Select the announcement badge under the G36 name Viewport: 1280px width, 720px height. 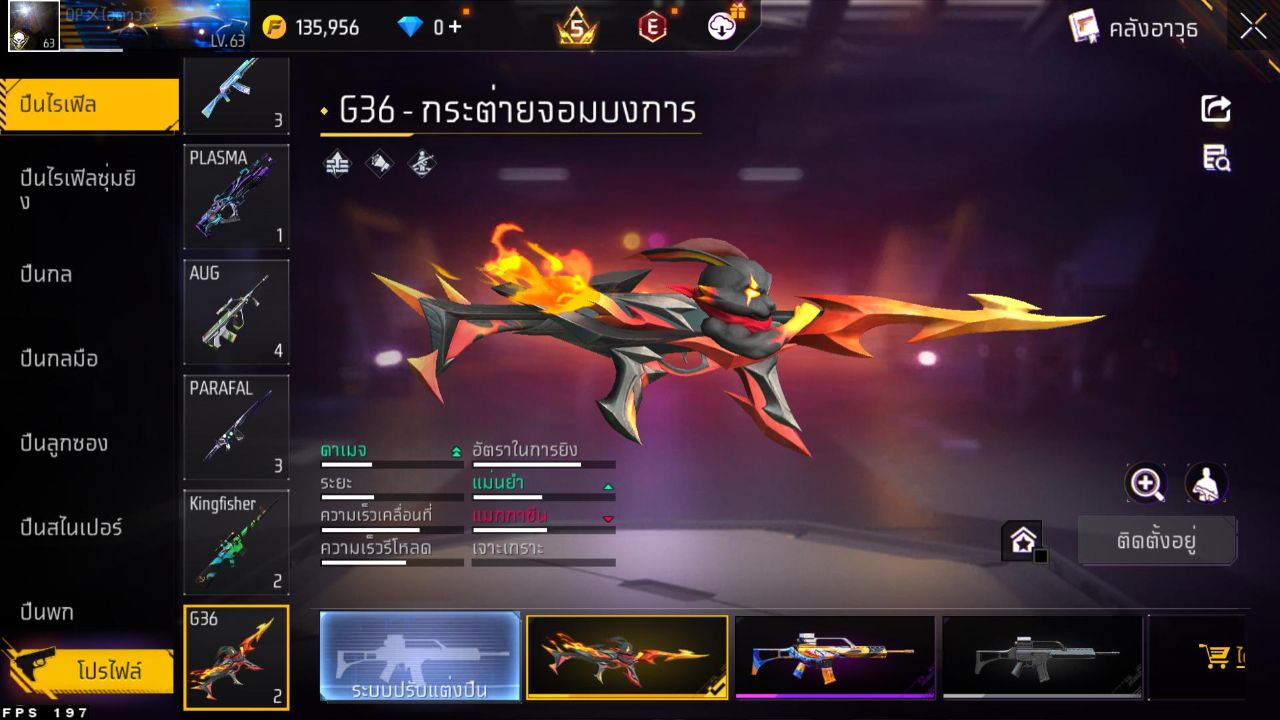click(x=377, y=162)
